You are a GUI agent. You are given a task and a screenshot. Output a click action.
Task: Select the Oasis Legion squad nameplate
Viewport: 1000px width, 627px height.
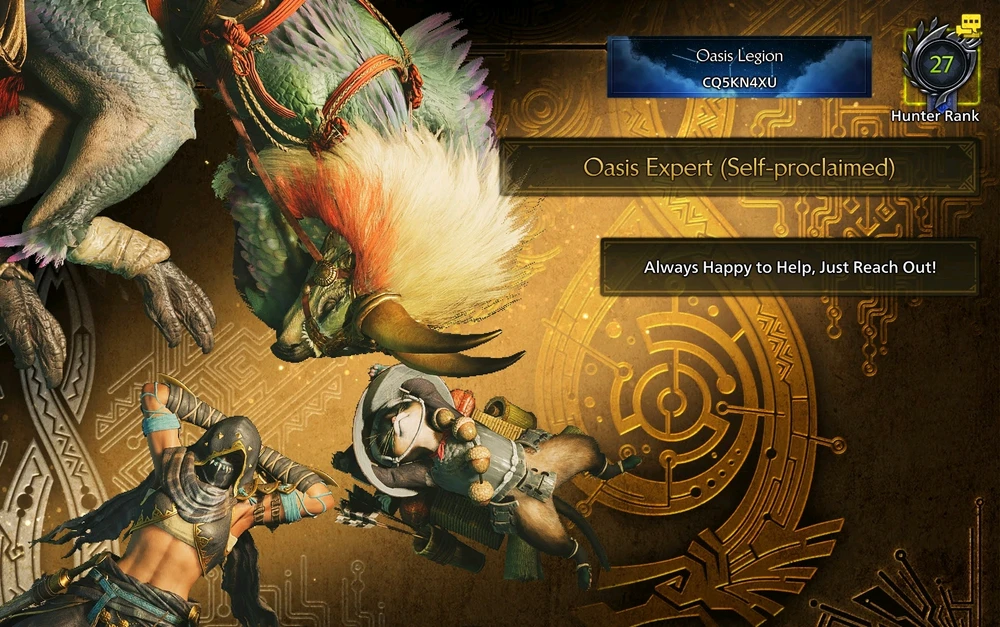pyautogui.click(x=739, y=67)
